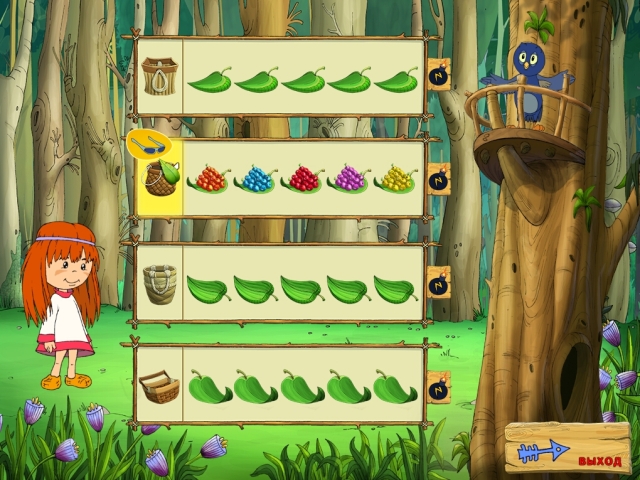Image resolution: width=640 pixels, height=480 pixels.
Task: Select the orange berries on the leaf
Action: pyautogui.click(x=208, y=180)
